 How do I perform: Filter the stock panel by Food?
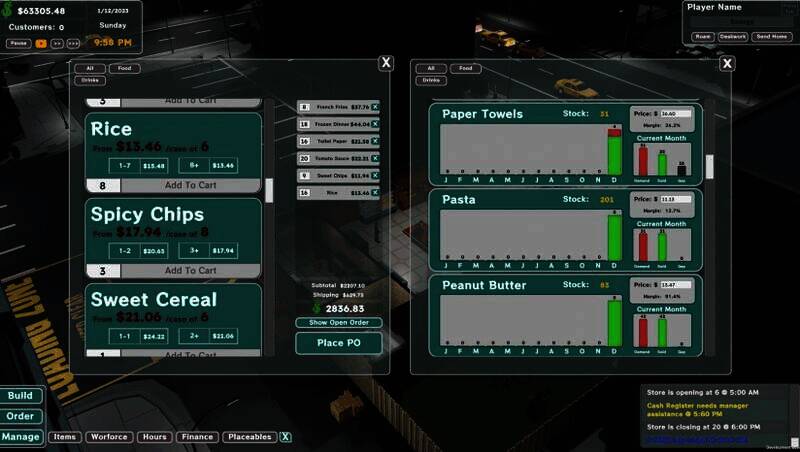(463, 68)
